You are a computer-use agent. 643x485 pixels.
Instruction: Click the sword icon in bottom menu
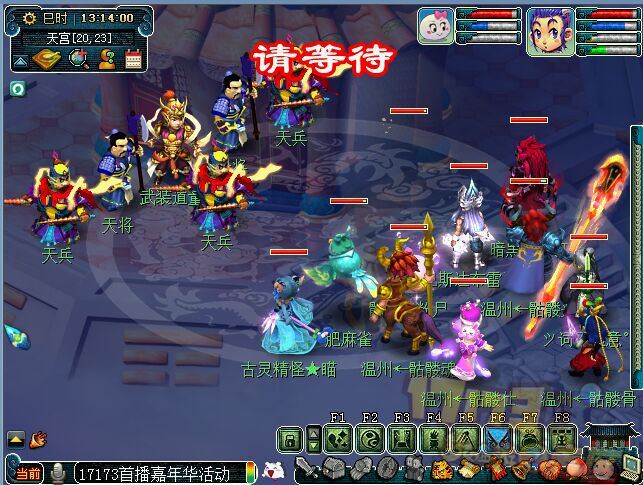pos(303,469)
